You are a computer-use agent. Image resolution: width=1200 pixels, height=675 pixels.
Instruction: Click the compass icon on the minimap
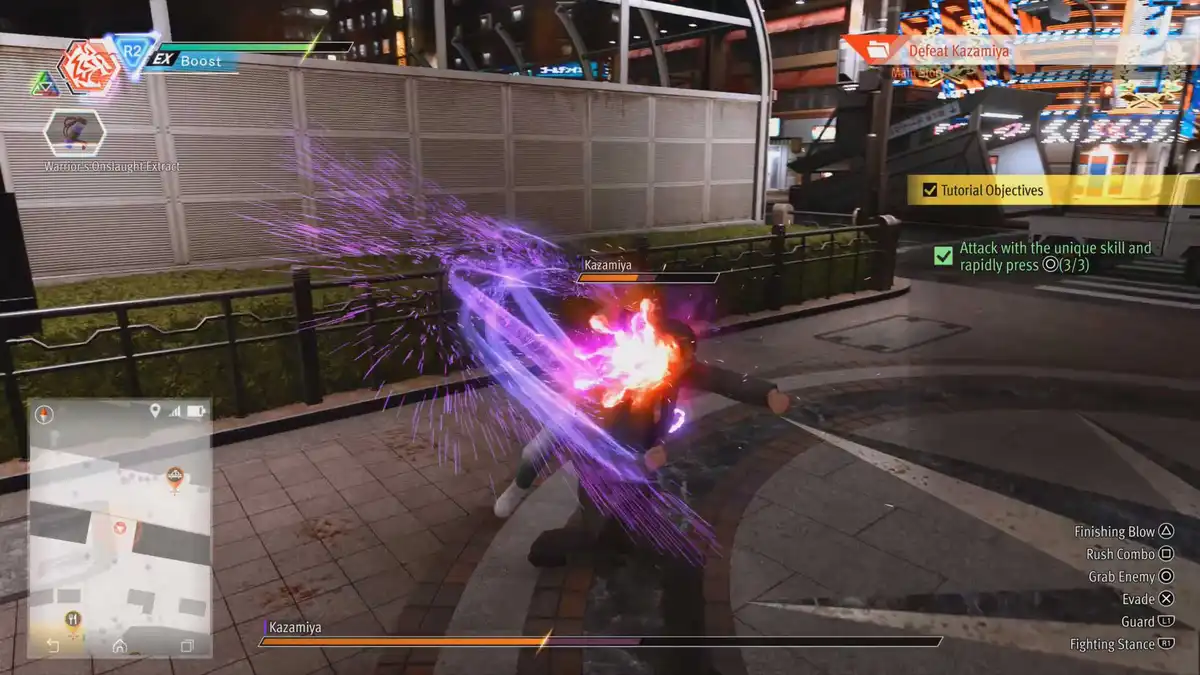(x=45, y=412)
